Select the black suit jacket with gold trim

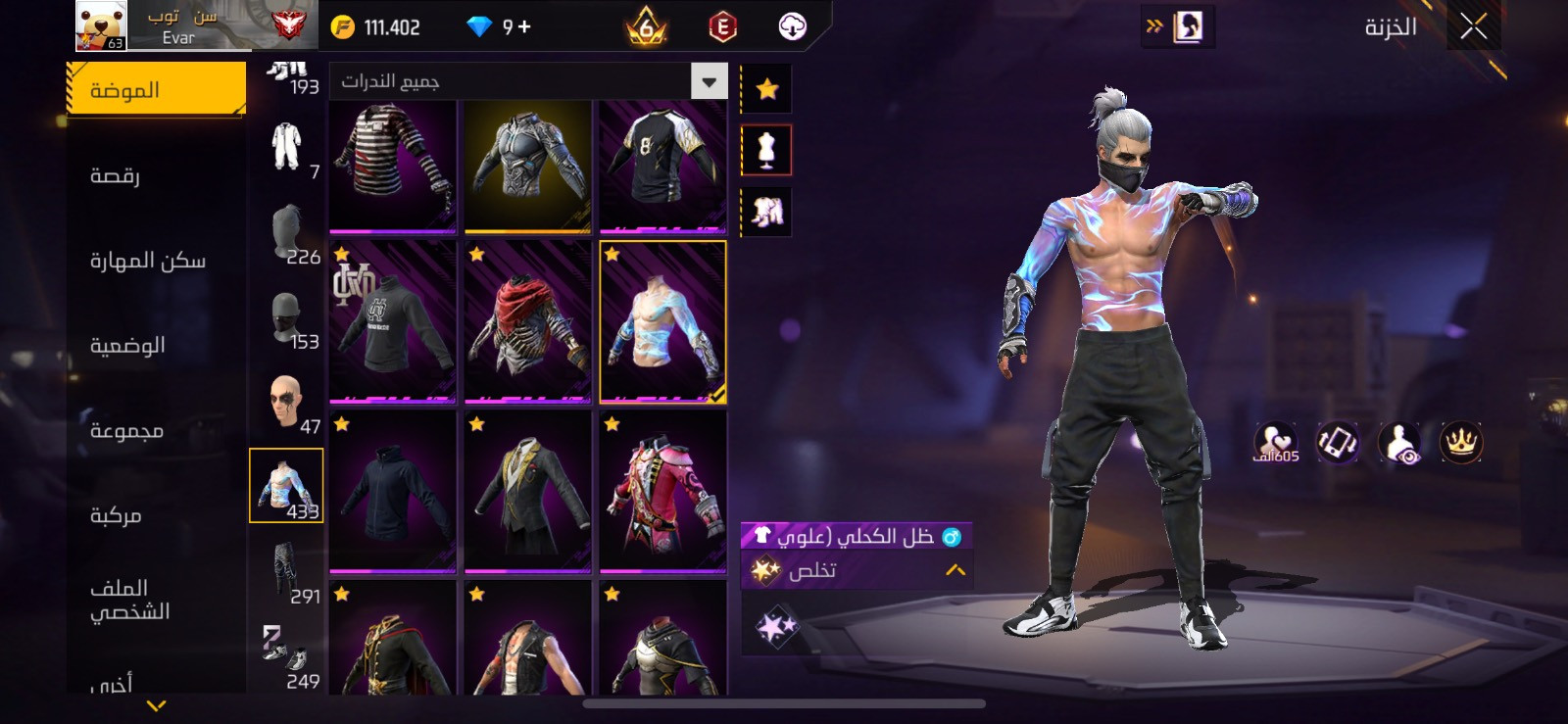coord(527,491)
